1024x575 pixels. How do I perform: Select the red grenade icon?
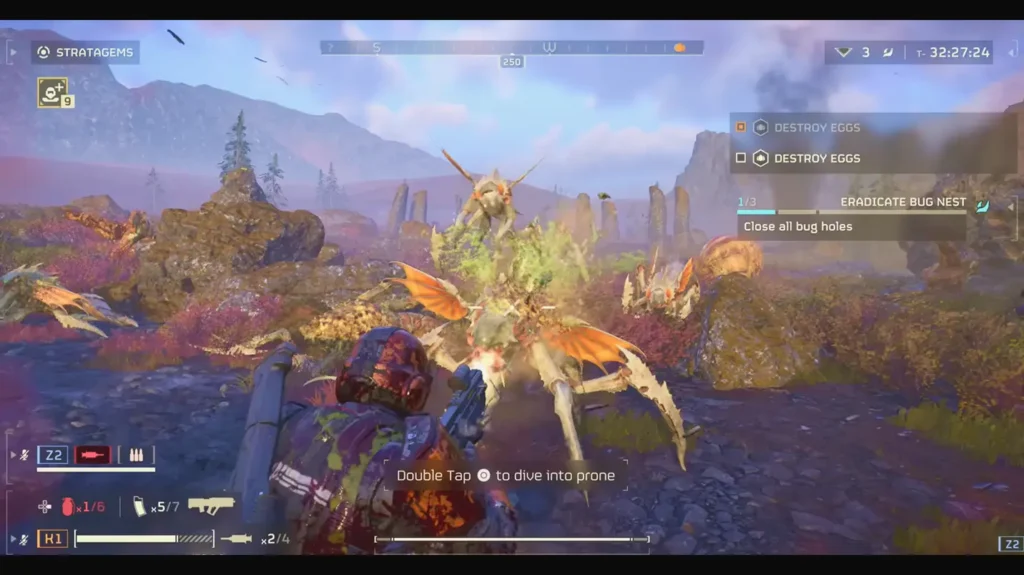tap(68, 507)
